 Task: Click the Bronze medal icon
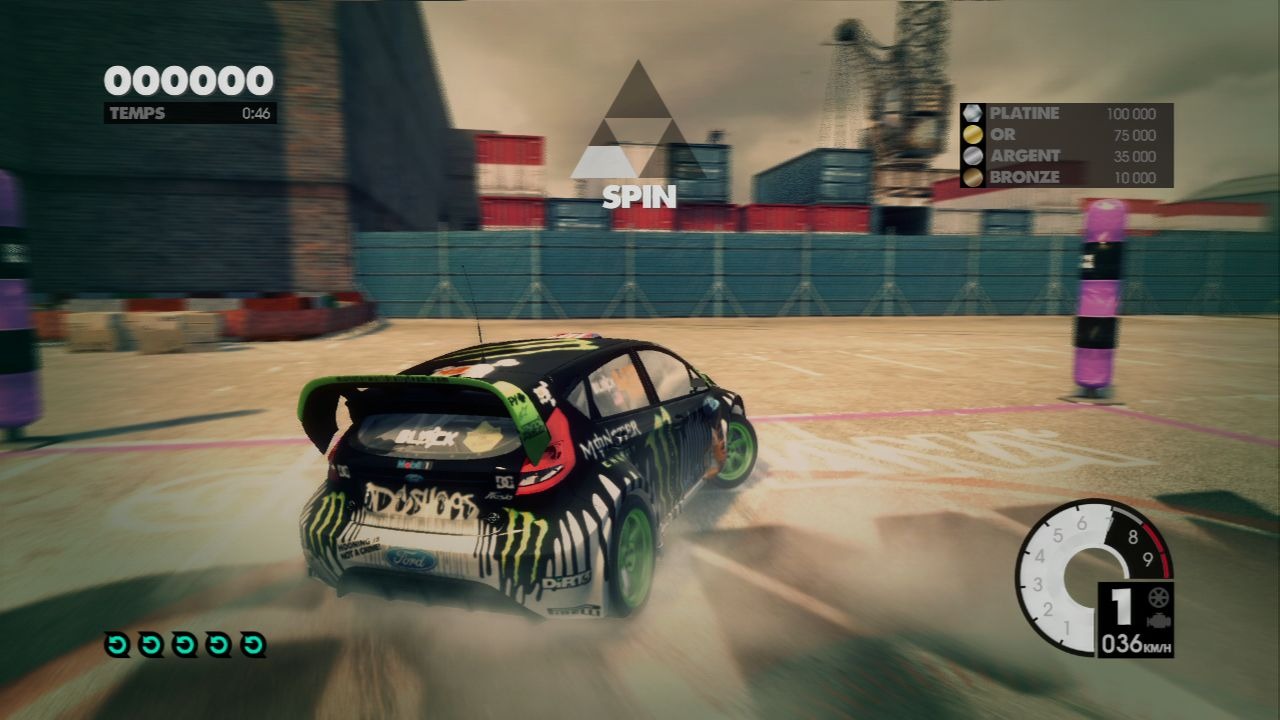coord(973,177)
